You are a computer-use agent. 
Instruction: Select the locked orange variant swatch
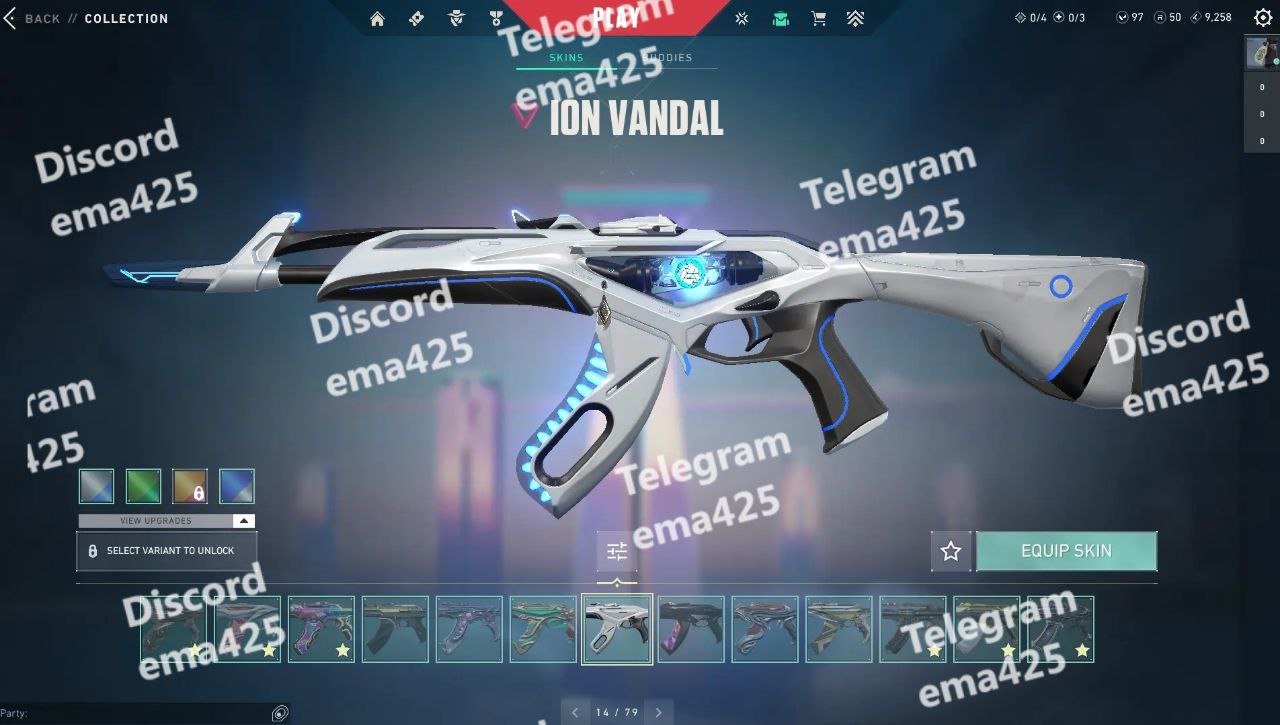[190, 486]
